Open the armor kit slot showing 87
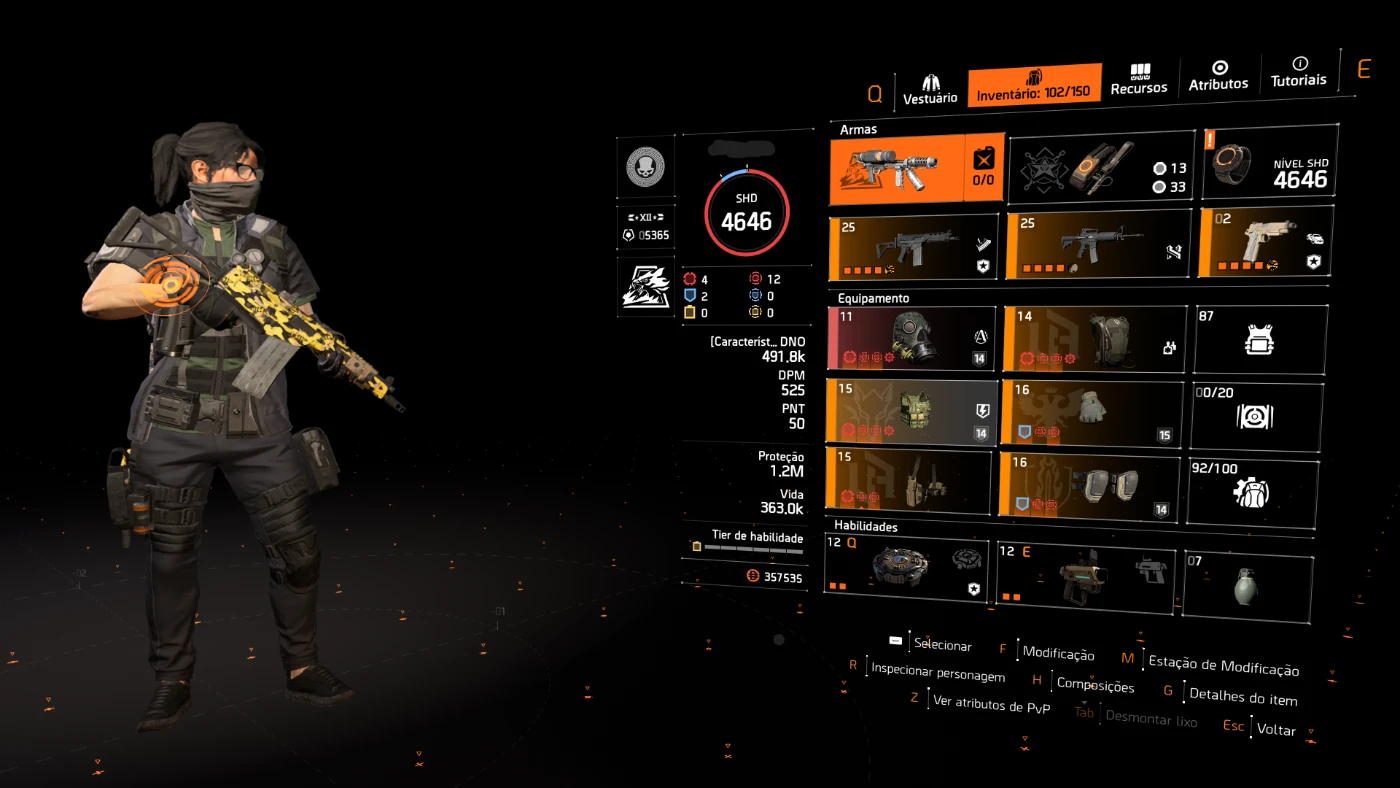The width and height of the screenshot is (1400, 788). pyautogui.click(x=1260, y=340)
